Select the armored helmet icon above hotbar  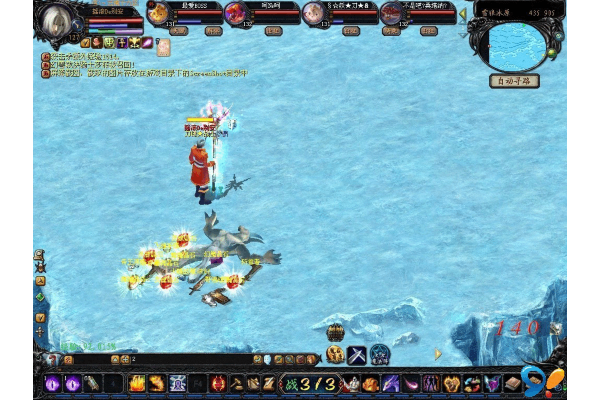(334, 355)
